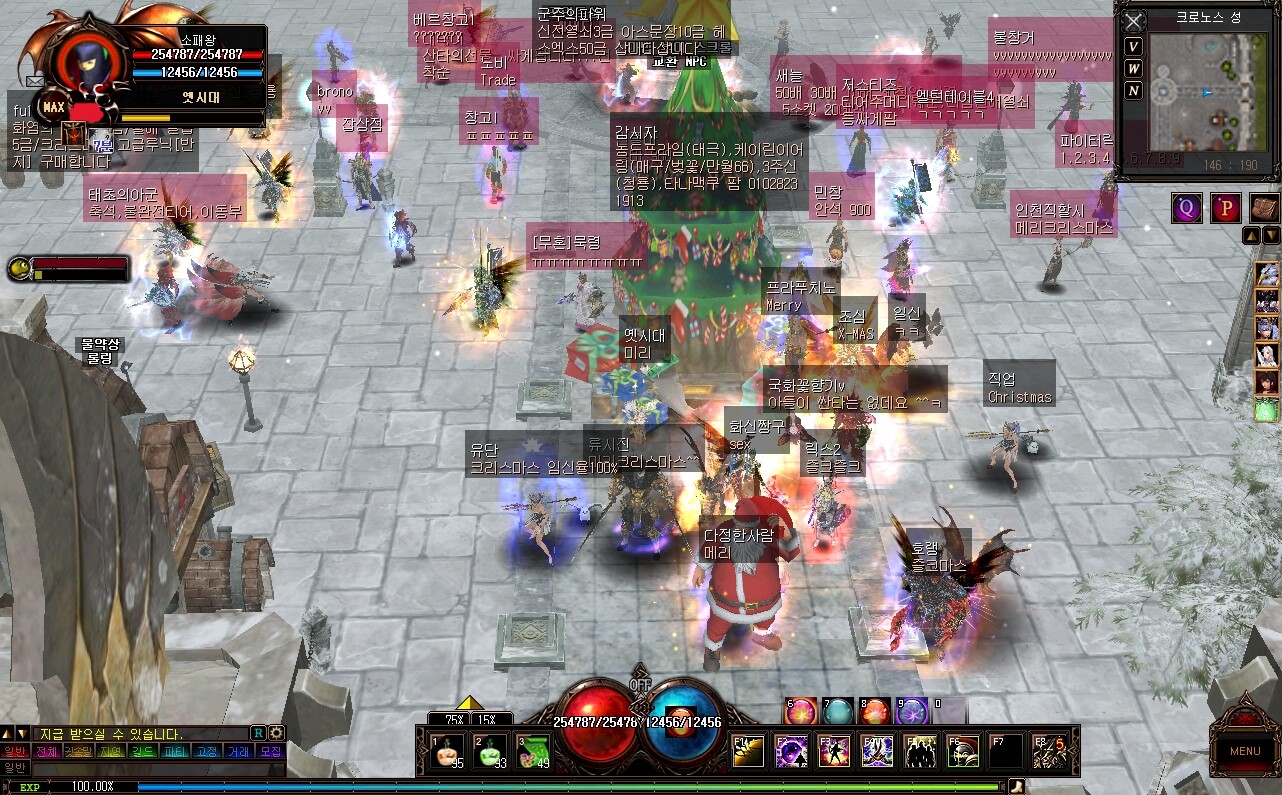The height and width of the screenshot is (795, 1282).
Task: Use the green potion in slot 2
Action: [x=489, y=752]
